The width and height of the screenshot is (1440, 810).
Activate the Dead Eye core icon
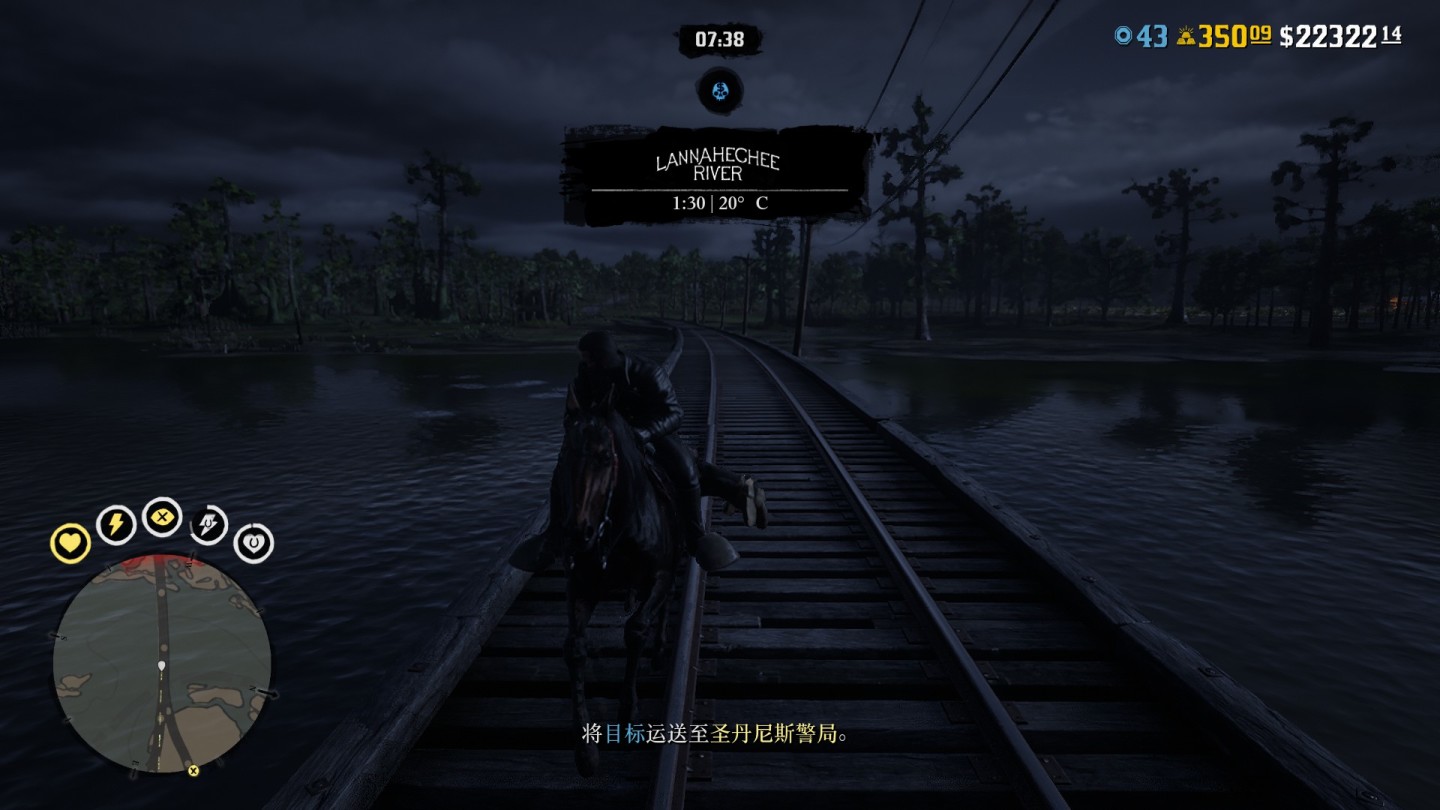pos(162,517)
